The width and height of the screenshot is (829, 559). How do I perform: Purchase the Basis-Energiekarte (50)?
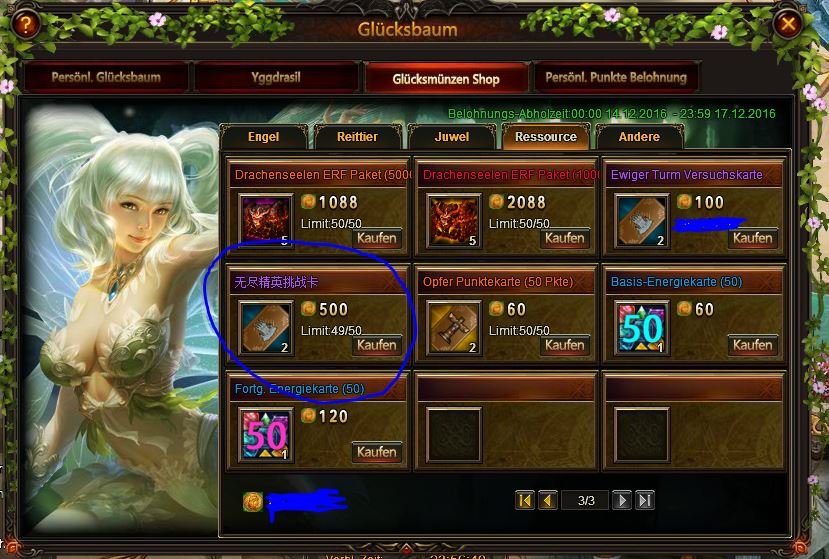[x=753, y=345]
